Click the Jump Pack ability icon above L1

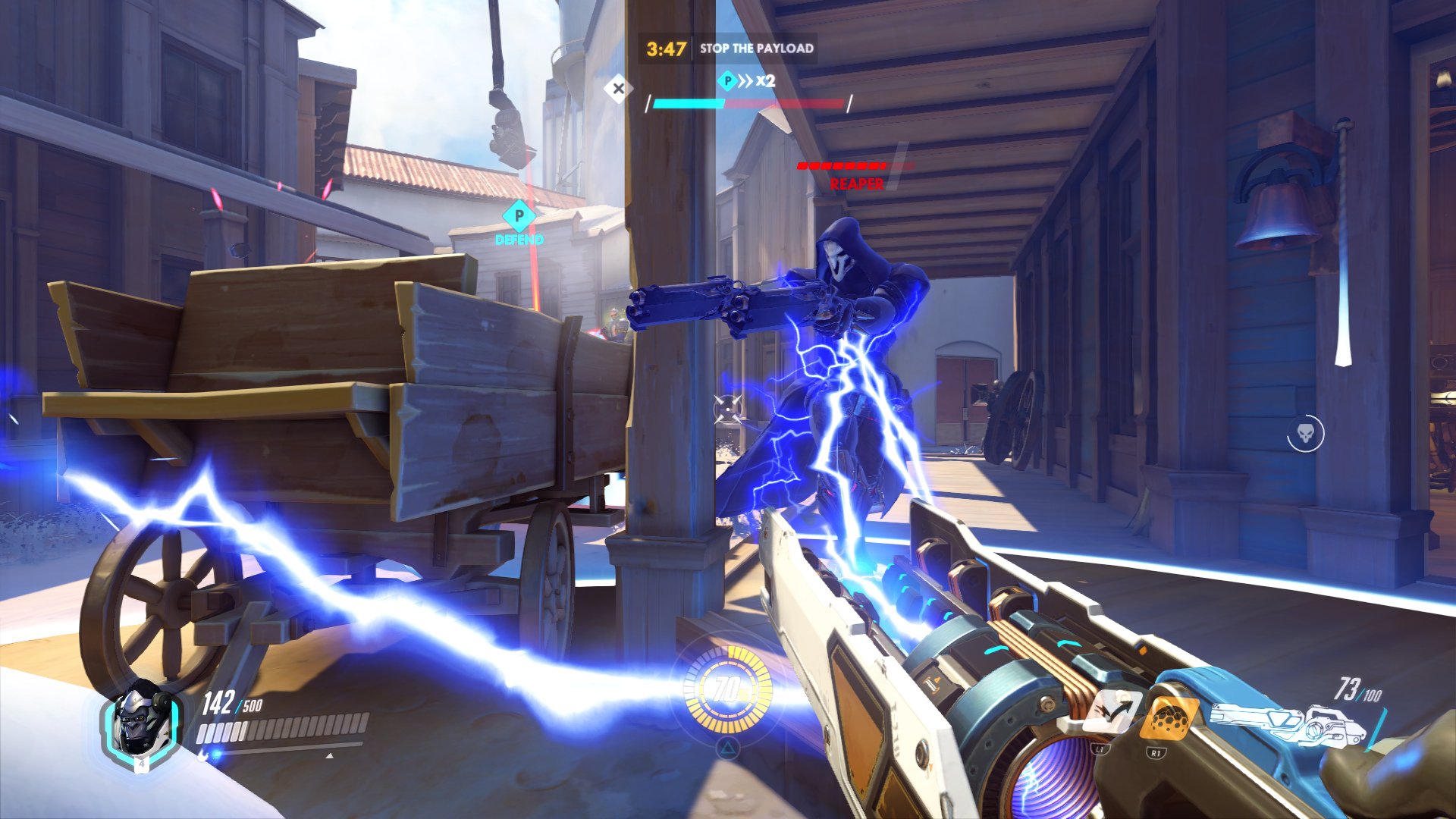[1113, 711]
